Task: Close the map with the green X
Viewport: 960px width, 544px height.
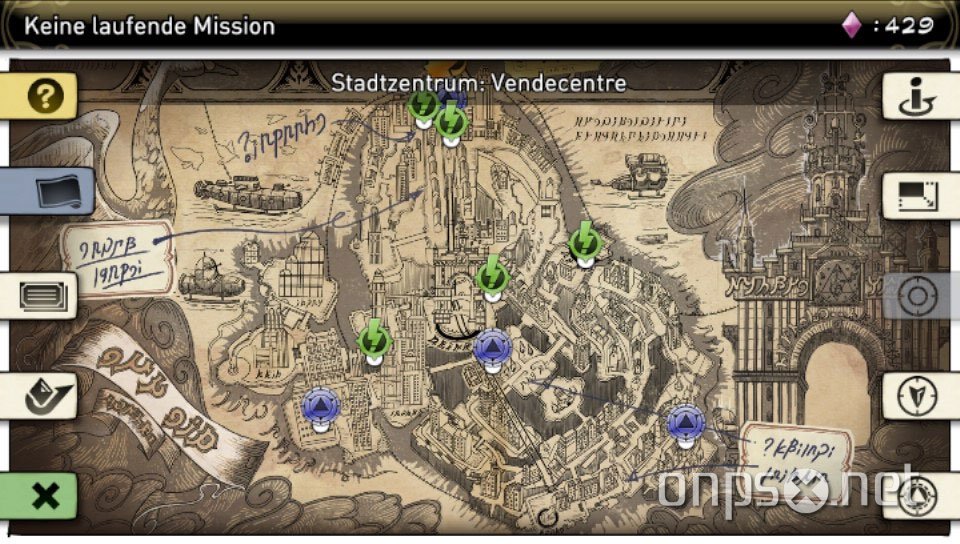Action: pyautogui.click(x=43, y=495)
